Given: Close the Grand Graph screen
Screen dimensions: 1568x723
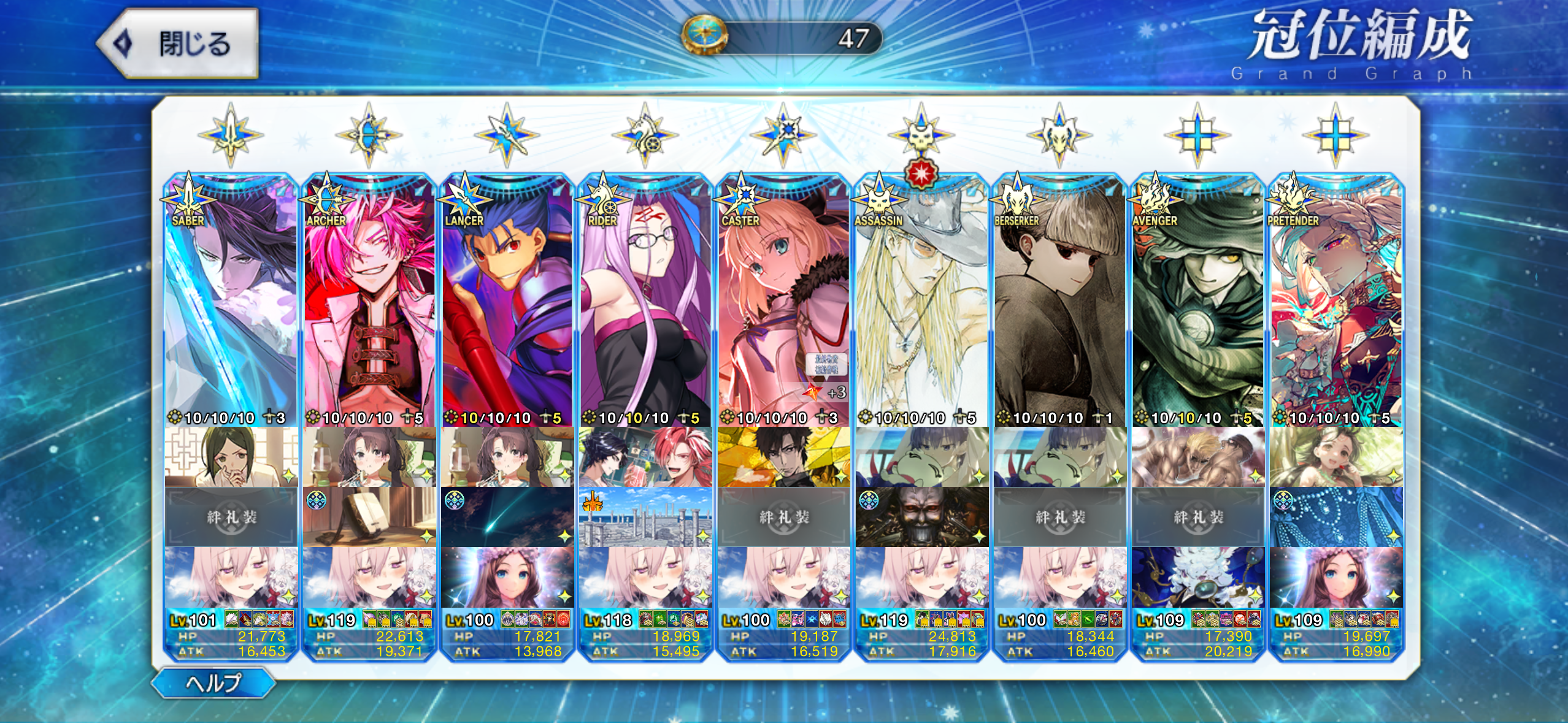Looking at the screenshot, I should (x=178, y=44).
